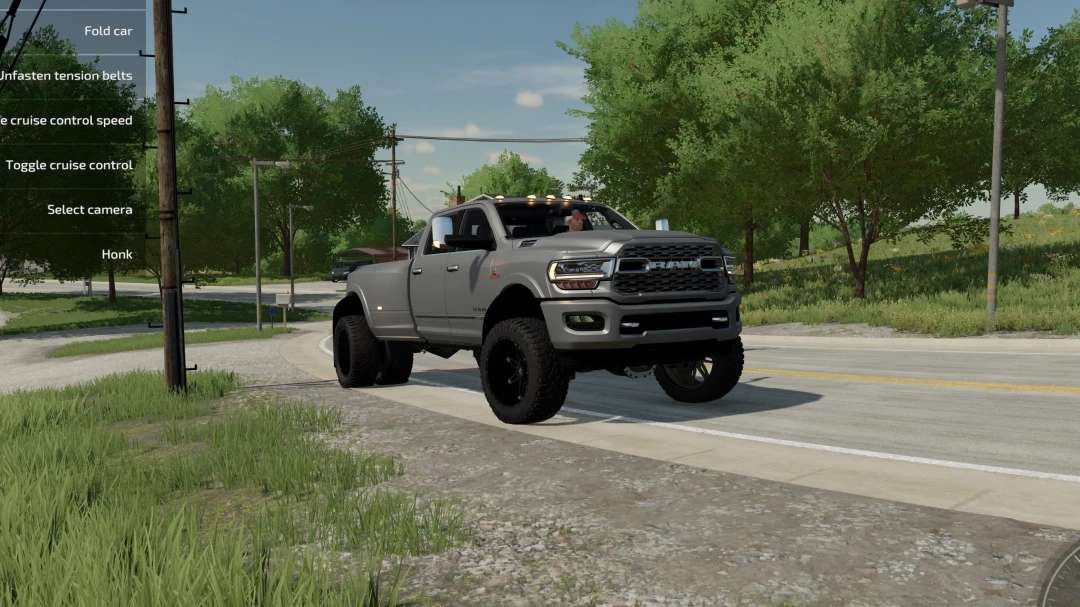This screenshot has height=607, width=1080.
Task: Activate Toggle cruise control
Action: (69, 165)
